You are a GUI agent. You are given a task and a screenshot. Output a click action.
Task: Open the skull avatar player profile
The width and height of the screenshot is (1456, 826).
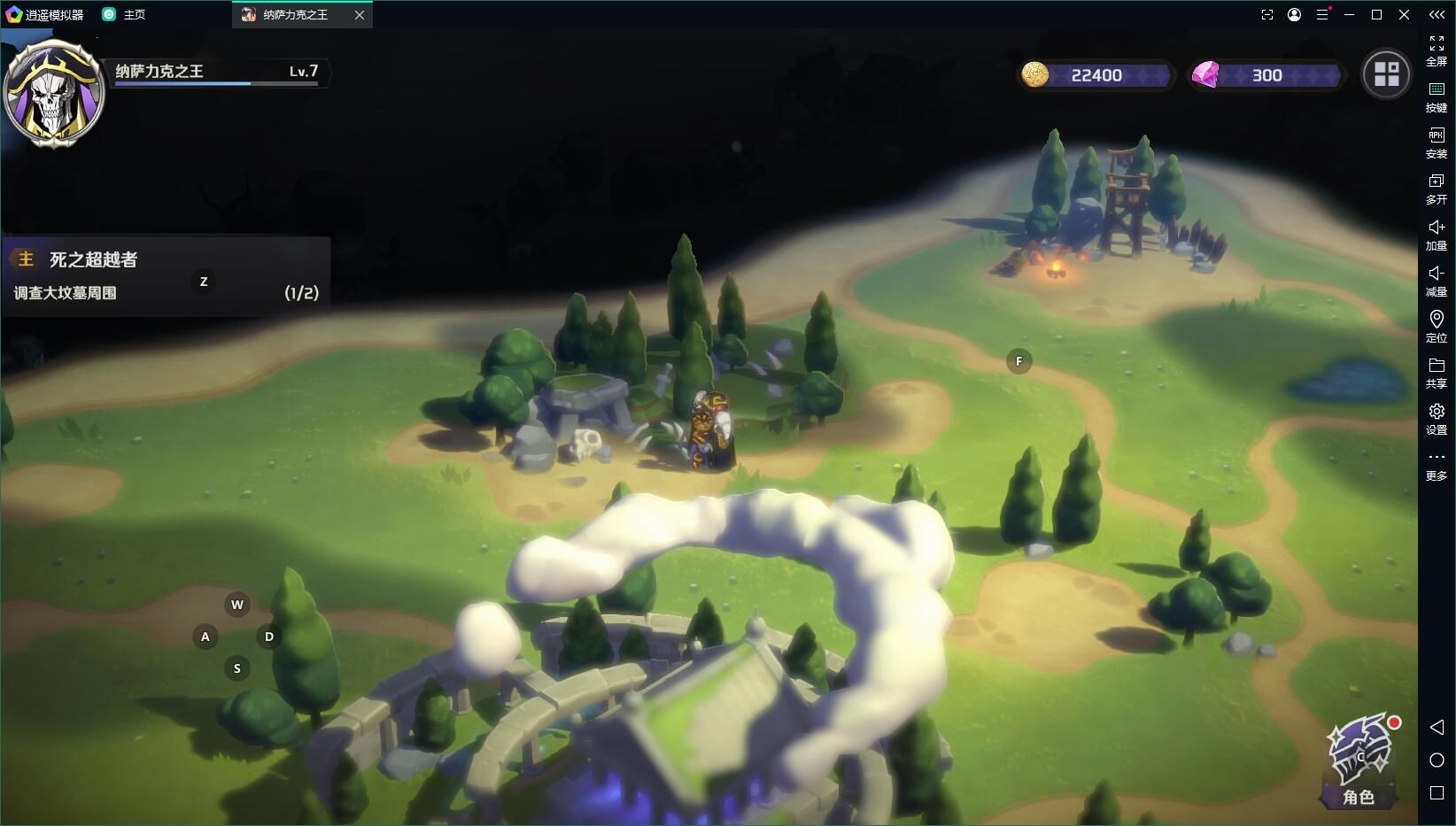53,92
